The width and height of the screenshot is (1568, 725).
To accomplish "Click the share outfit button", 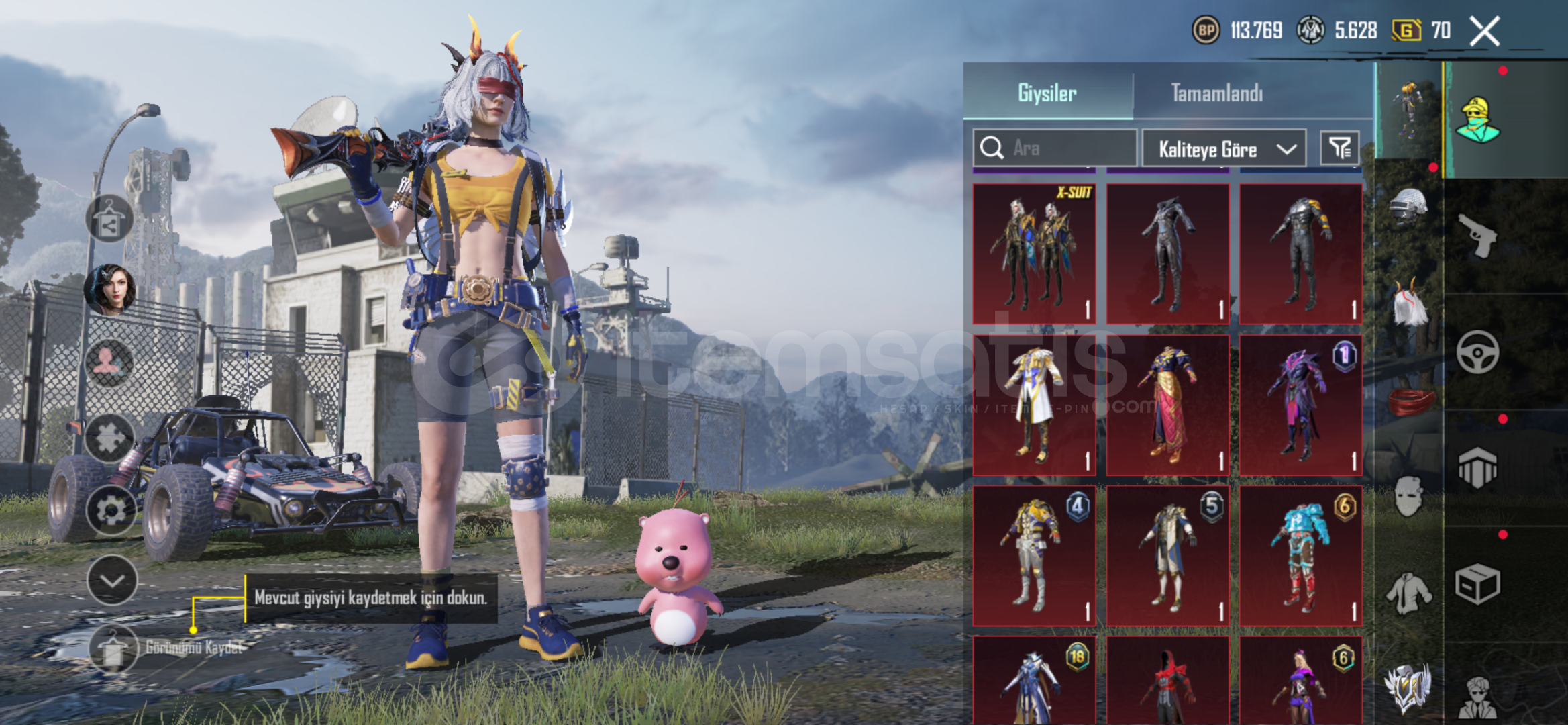I will pyautogui.click(x=109, y=219).
